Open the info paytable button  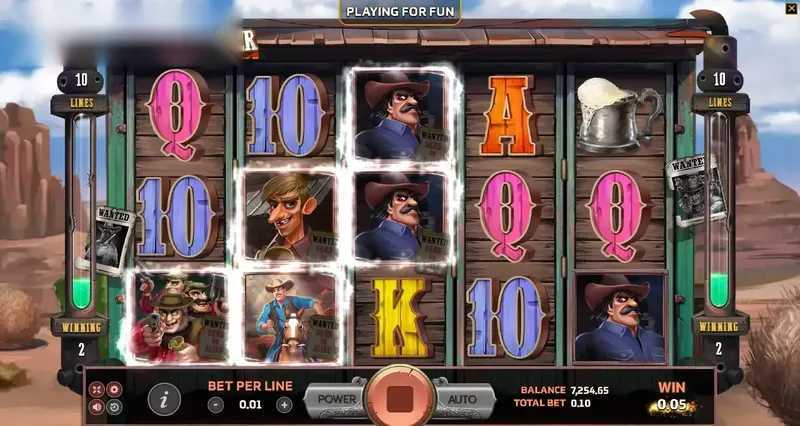click(164, 399)
